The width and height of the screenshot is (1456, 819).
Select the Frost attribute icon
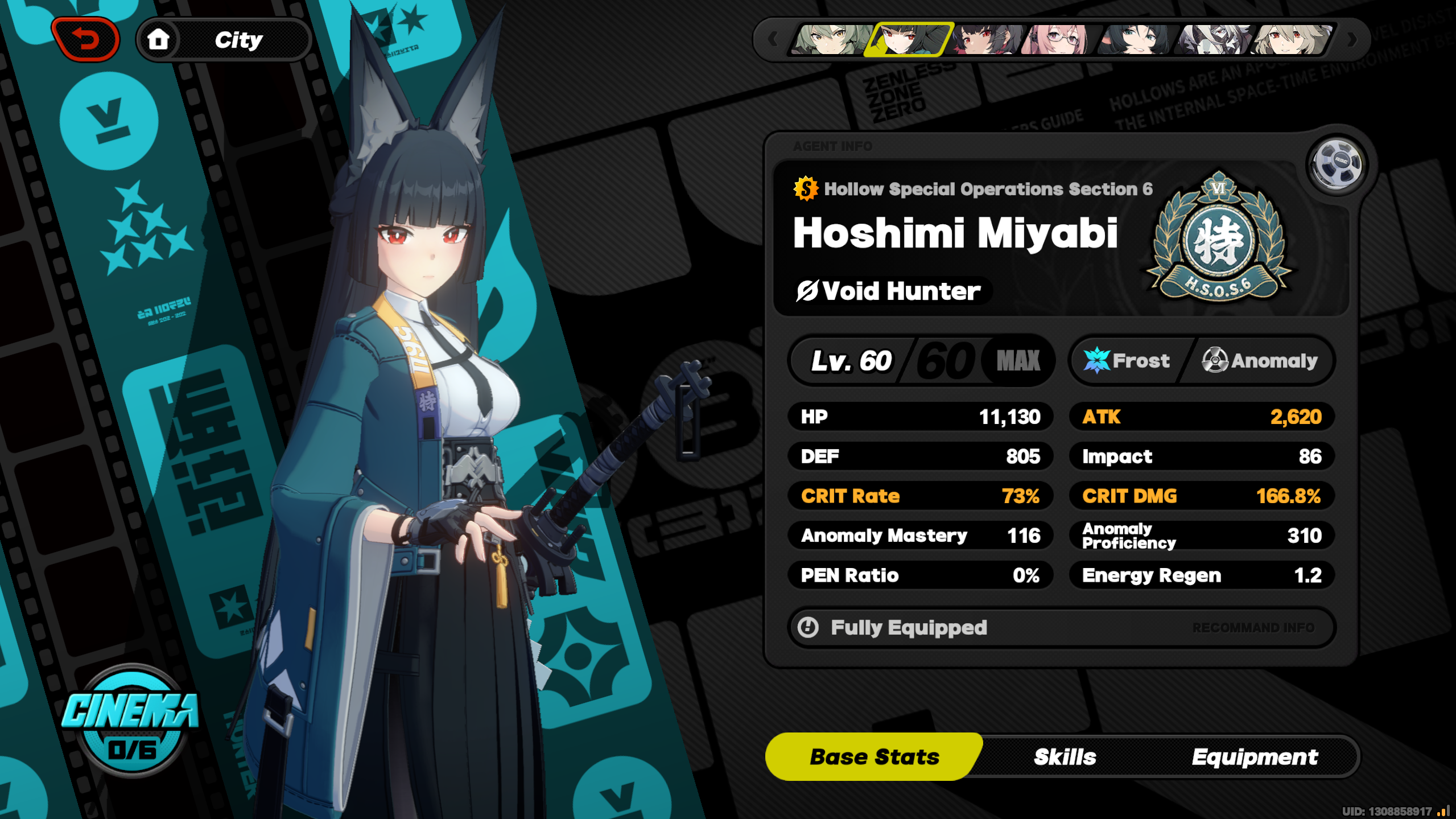(x=1097, y=360)
